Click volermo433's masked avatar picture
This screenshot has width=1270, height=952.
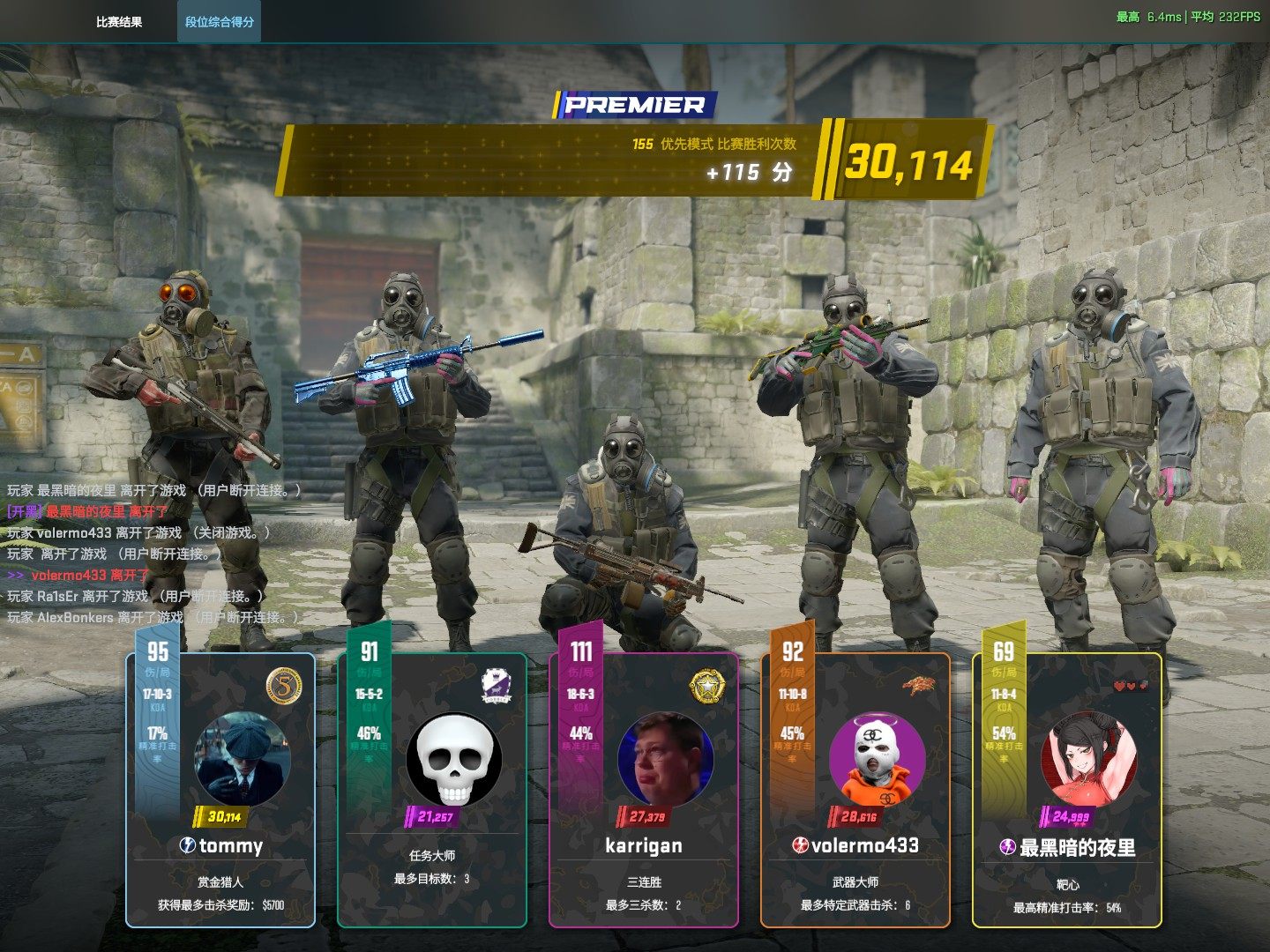[x=877, y=758]
